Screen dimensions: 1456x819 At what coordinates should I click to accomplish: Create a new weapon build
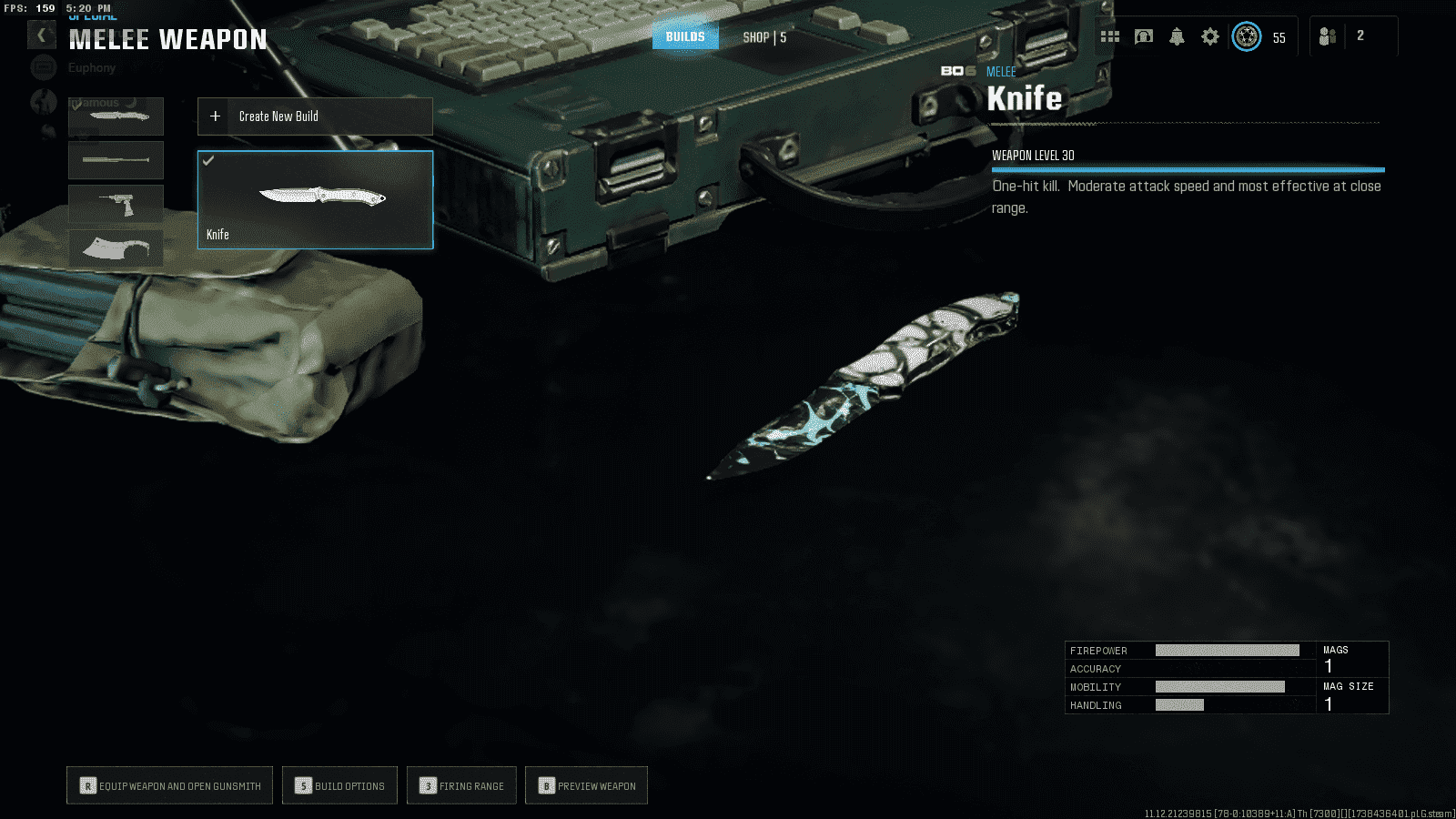click(315, 116)
